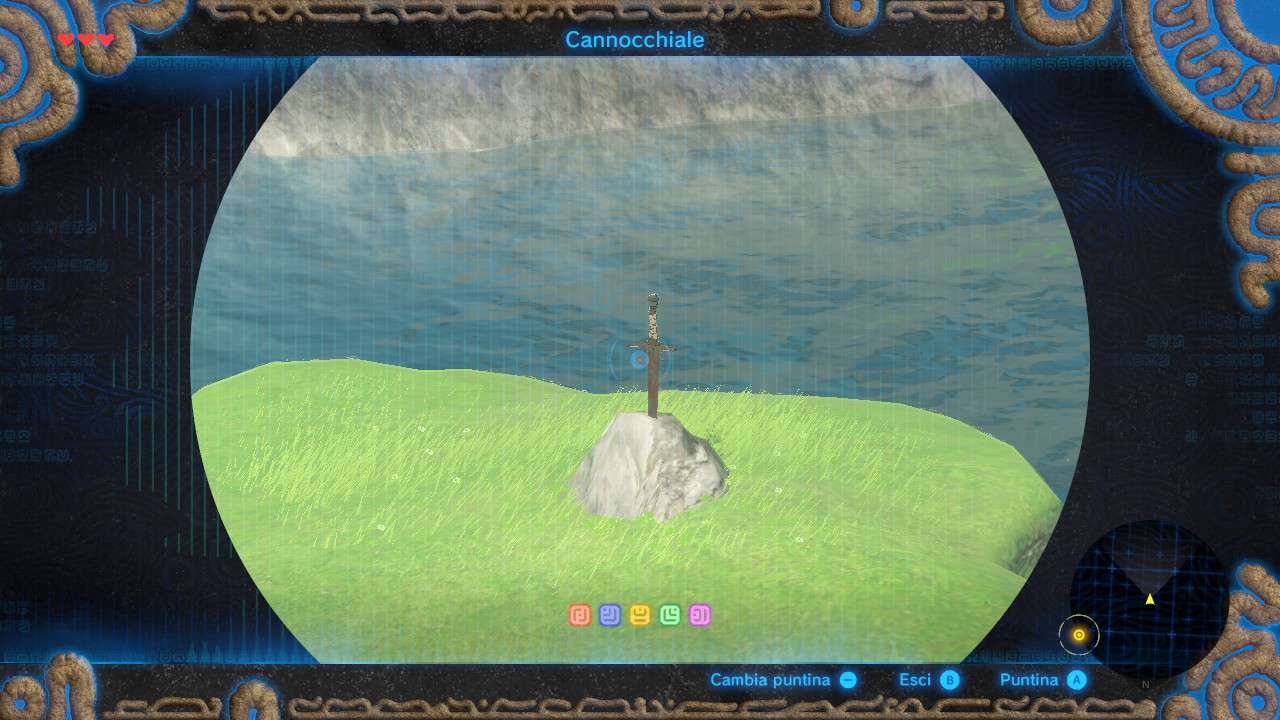Click the yellow sensor icon beside the minimap

pyautogui.click(x=1079, y=634)
